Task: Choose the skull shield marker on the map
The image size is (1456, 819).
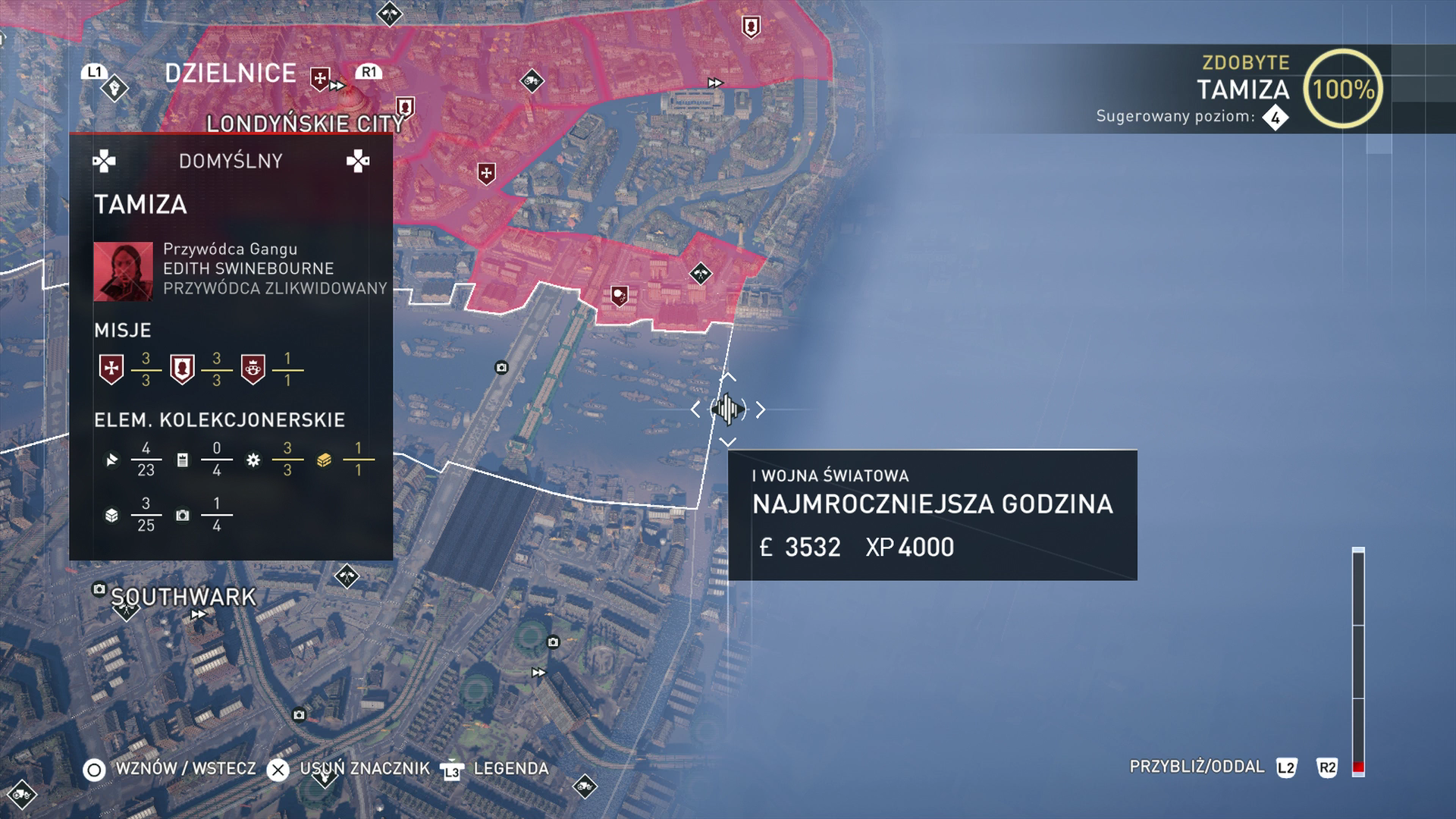Action: point(620,295)
